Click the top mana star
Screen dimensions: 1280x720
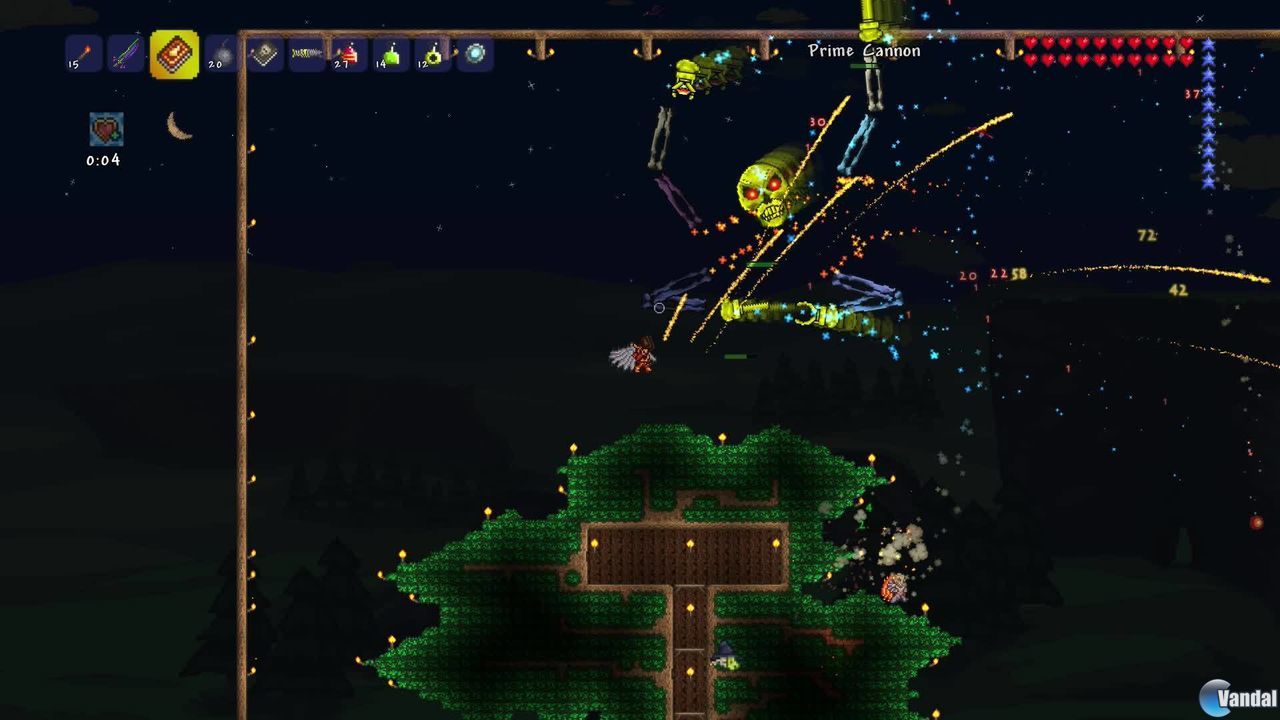coord(1209,44)
